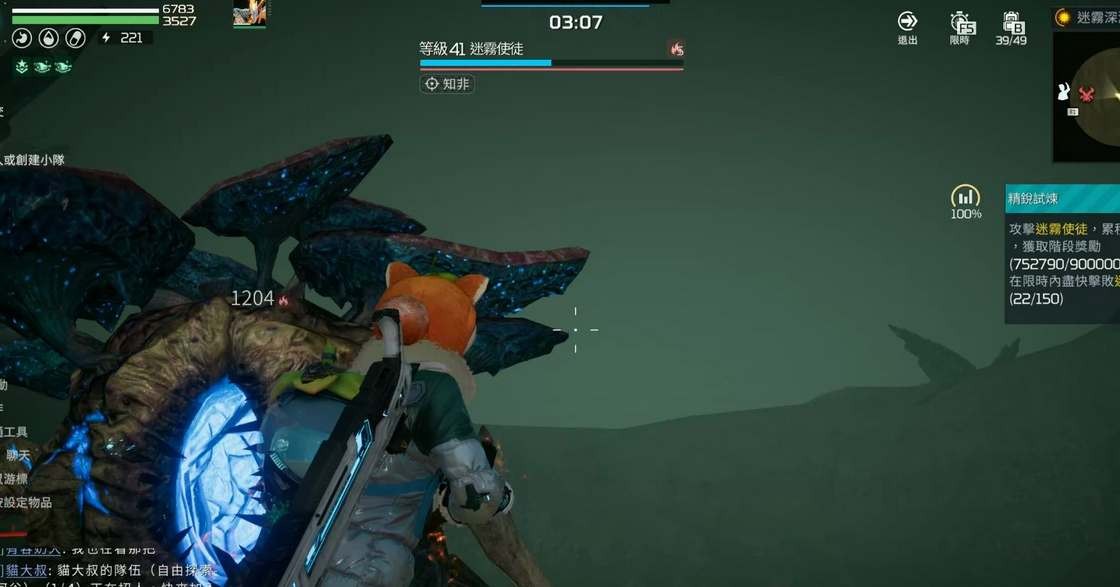Open the 迷霧 area title above minimap

pyautogui.click(x=1090, y=17)
